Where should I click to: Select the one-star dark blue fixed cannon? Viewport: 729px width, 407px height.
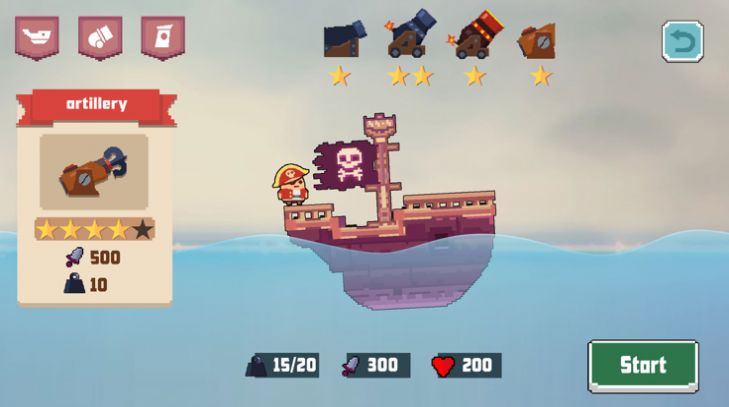pyautogui.click(x=341, y=40)
